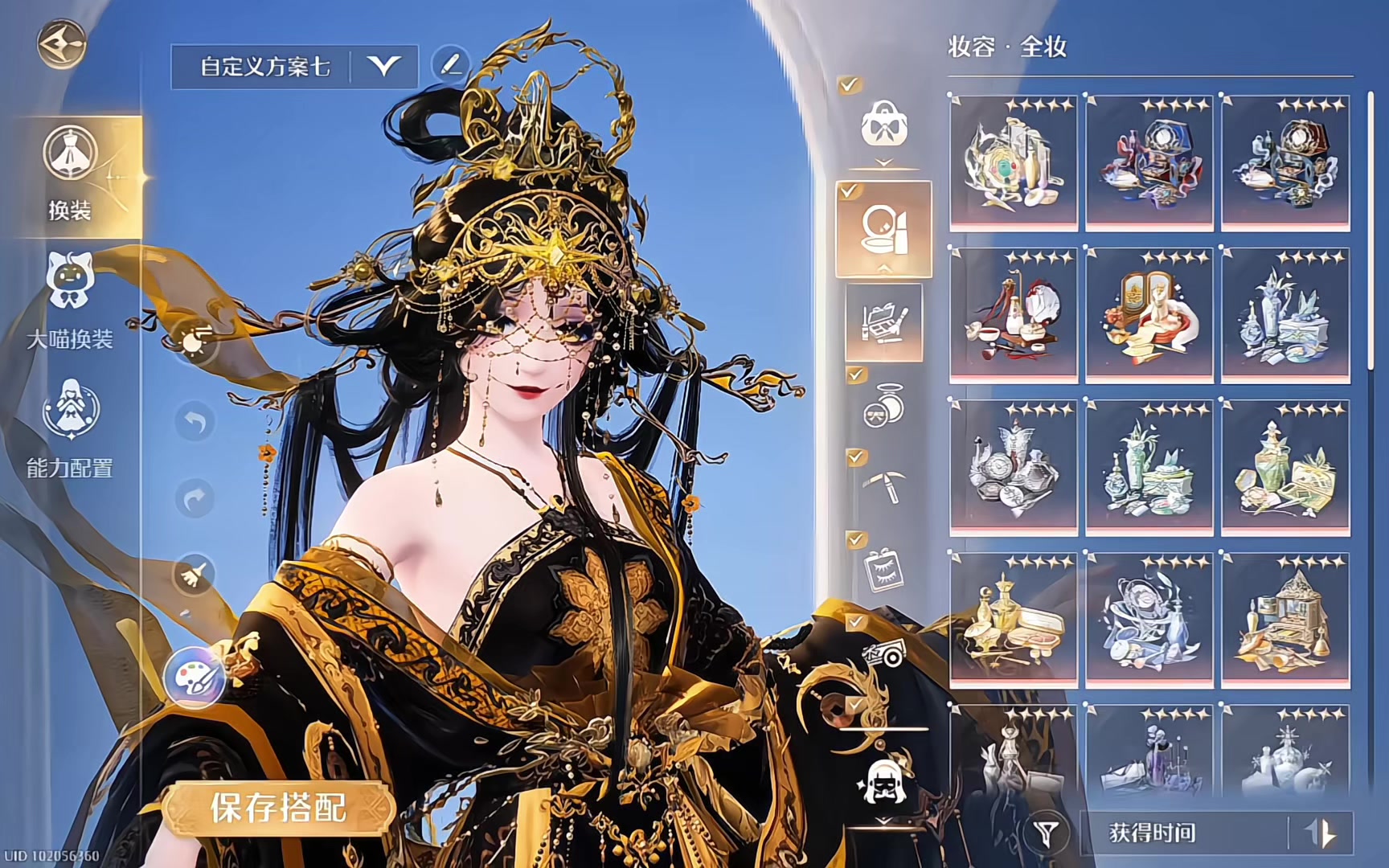Select the eyelash makeup category
Image resolution: width=1389 pixels, height=868 pixels.
pos(883,570)
